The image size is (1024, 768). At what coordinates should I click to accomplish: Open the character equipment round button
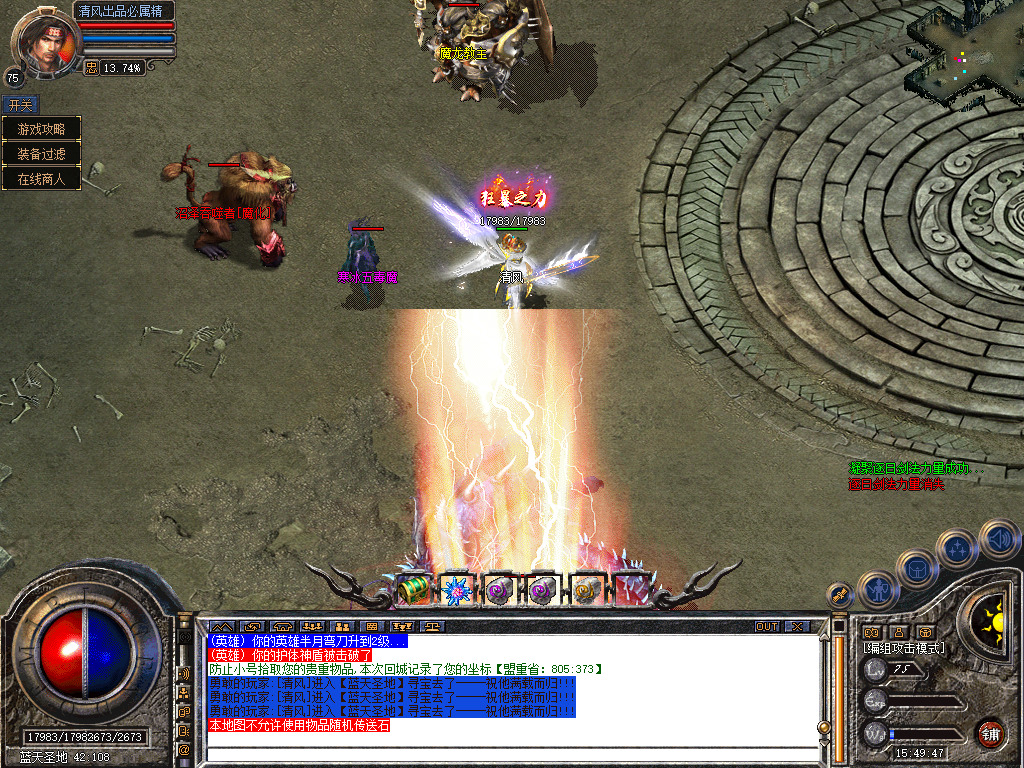point(877,589)
